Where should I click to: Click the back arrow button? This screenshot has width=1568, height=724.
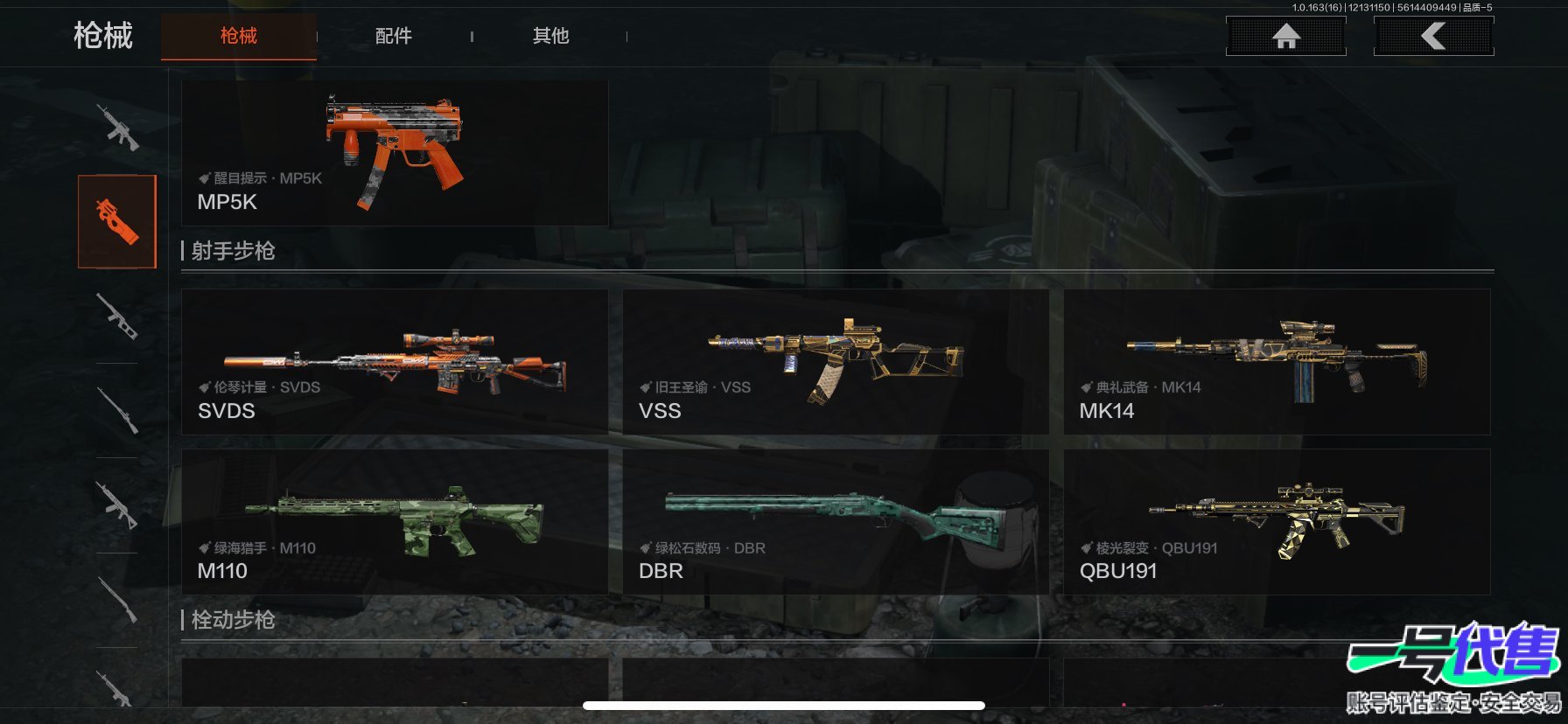[1433, 36]
